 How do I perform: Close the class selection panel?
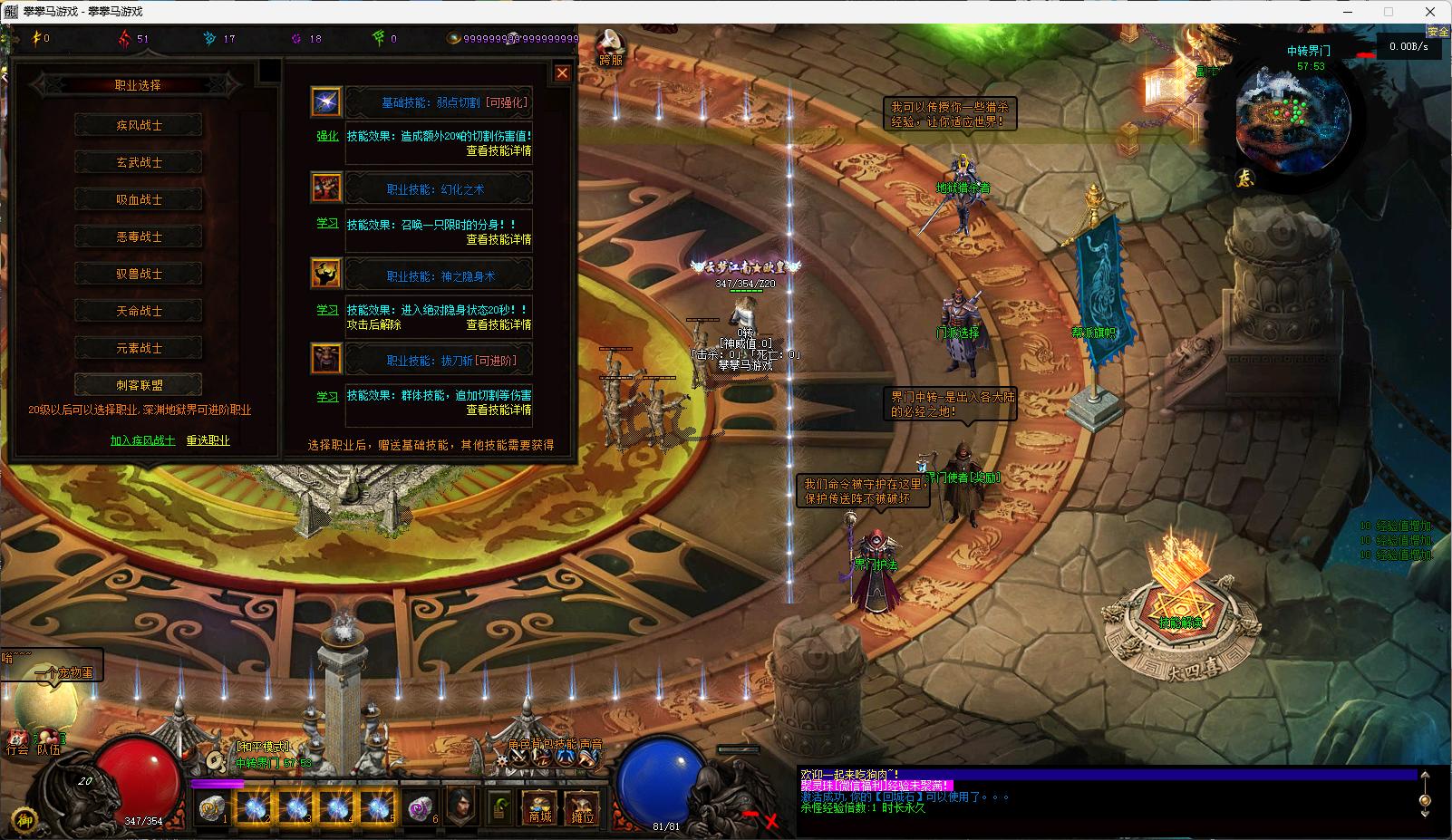pyautogui.click(x=562, y=73)
